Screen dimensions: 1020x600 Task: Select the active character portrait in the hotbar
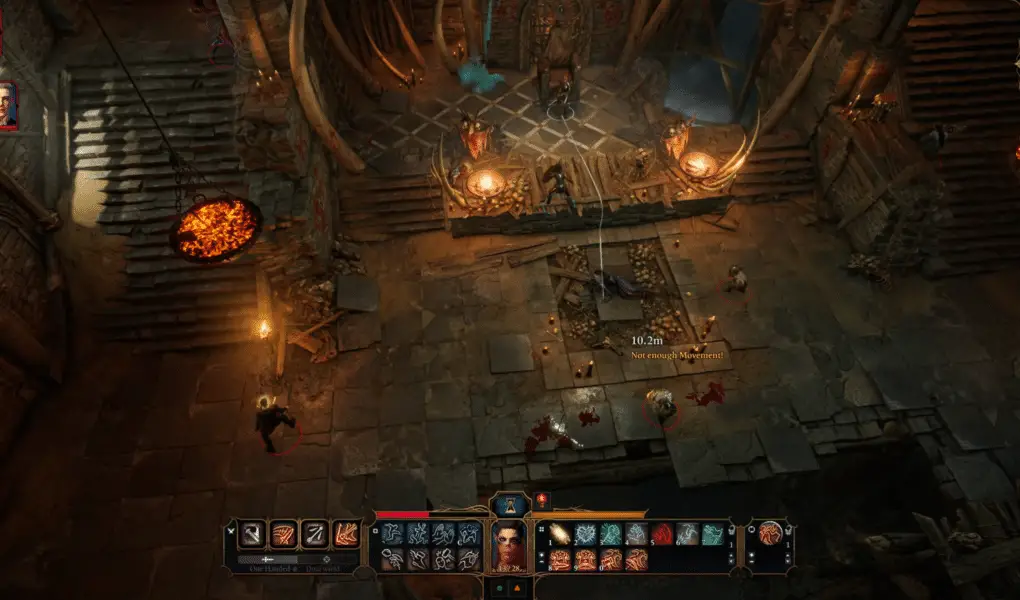pyautogui.click(x=510, y=546)
